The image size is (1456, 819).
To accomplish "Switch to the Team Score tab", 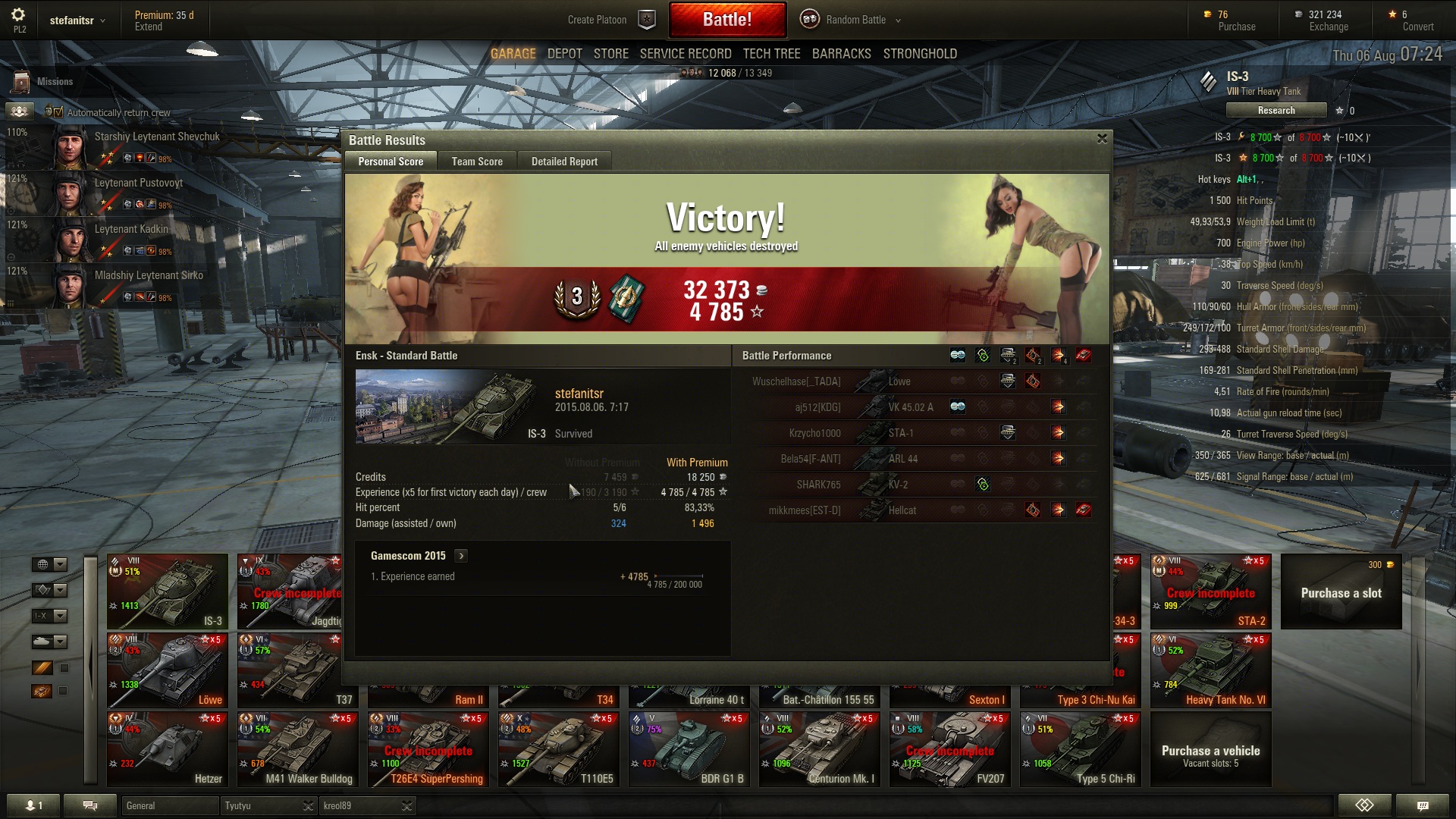I will point(477,162).
